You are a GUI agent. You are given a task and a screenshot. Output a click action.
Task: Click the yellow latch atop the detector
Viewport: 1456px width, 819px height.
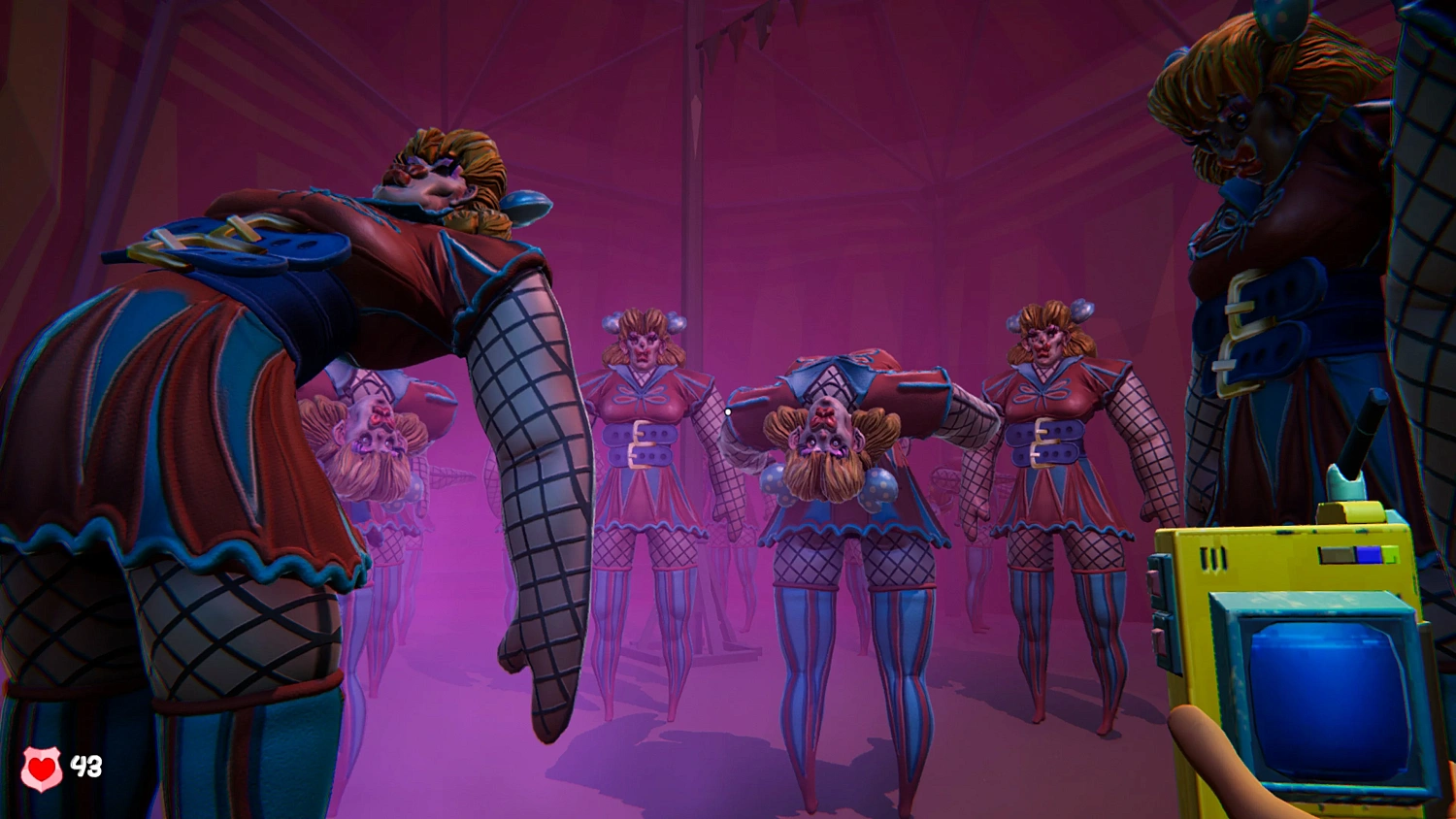[x=1351, y=511]
